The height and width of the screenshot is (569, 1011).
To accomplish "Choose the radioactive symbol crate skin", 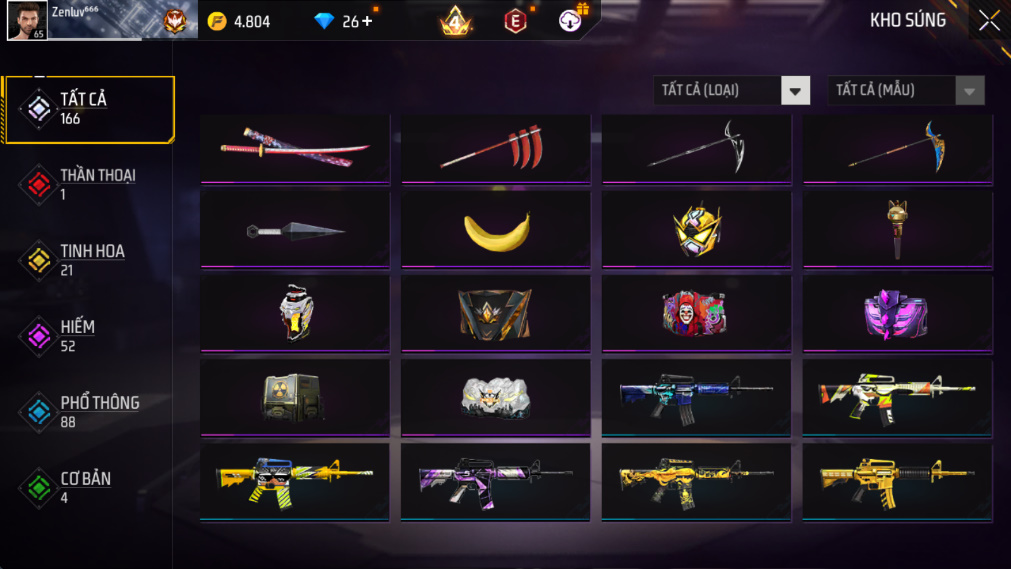I will pos(295,398).
